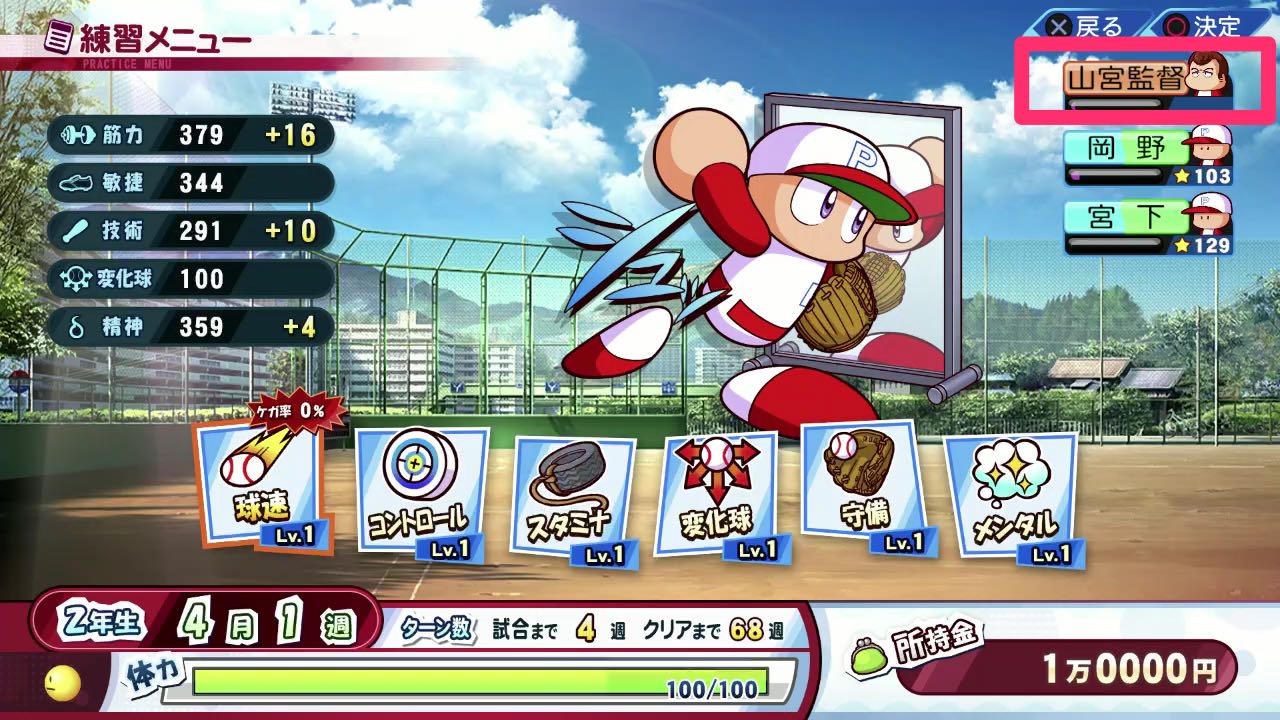Pick the 変化球 (breaking ball) training icon
The width and height of the screenshot is (1280, 720).
[x=715, y=485]
